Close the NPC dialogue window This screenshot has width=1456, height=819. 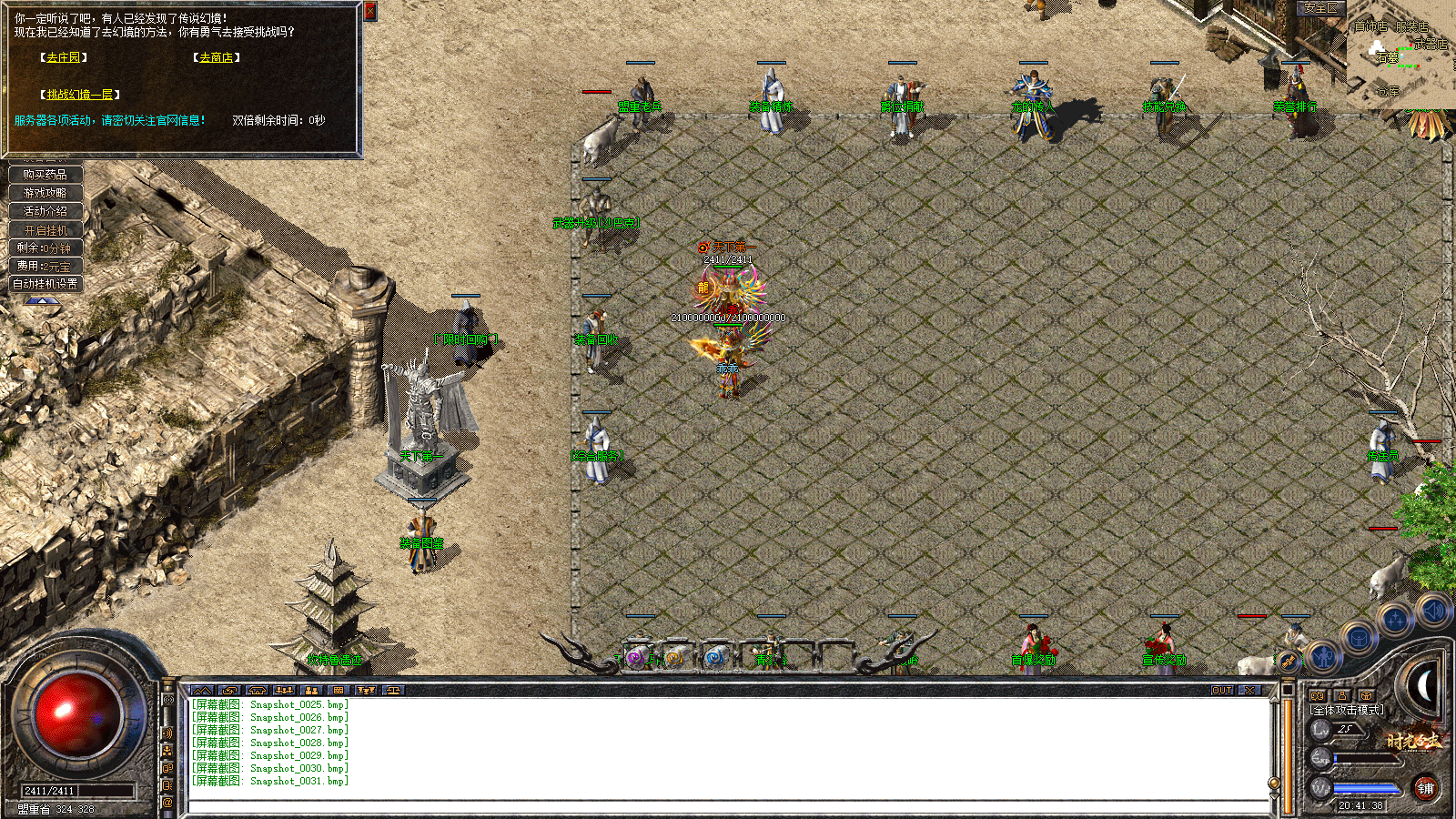point(370,11)
